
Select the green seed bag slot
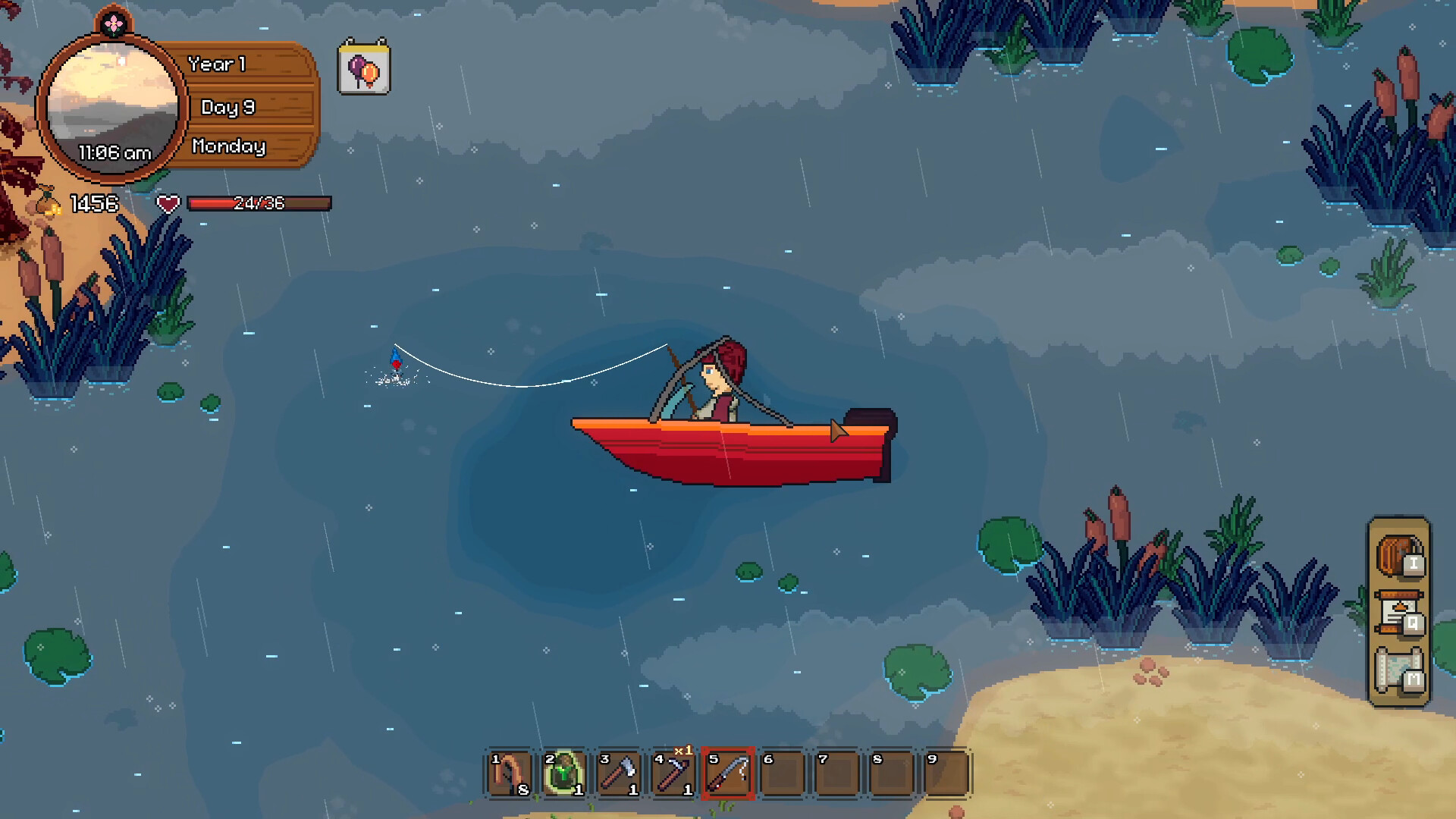point(564,773)
